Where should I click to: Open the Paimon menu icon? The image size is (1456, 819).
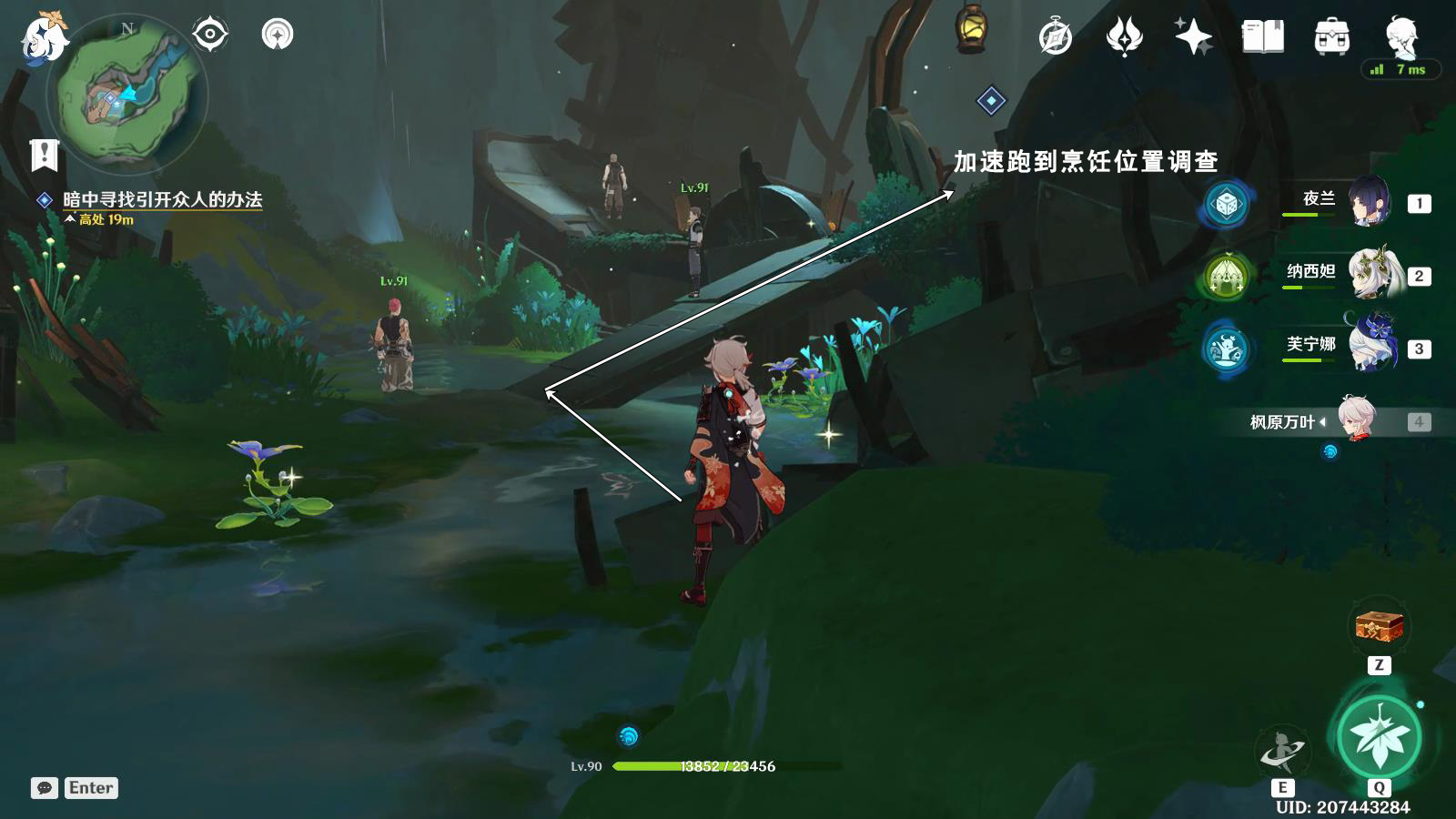tap(42, 38)
